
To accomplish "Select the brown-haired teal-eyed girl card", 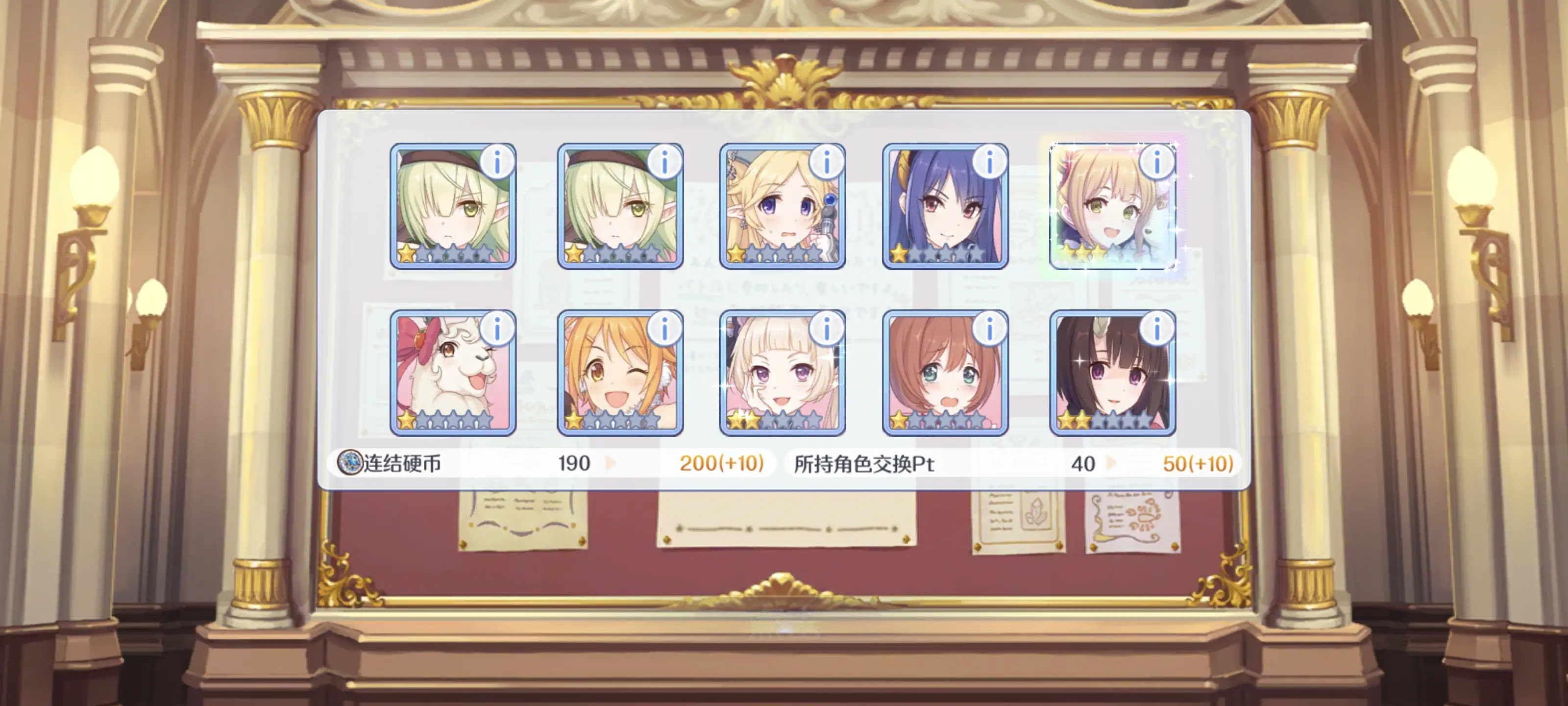I will [x=945, y=373].
